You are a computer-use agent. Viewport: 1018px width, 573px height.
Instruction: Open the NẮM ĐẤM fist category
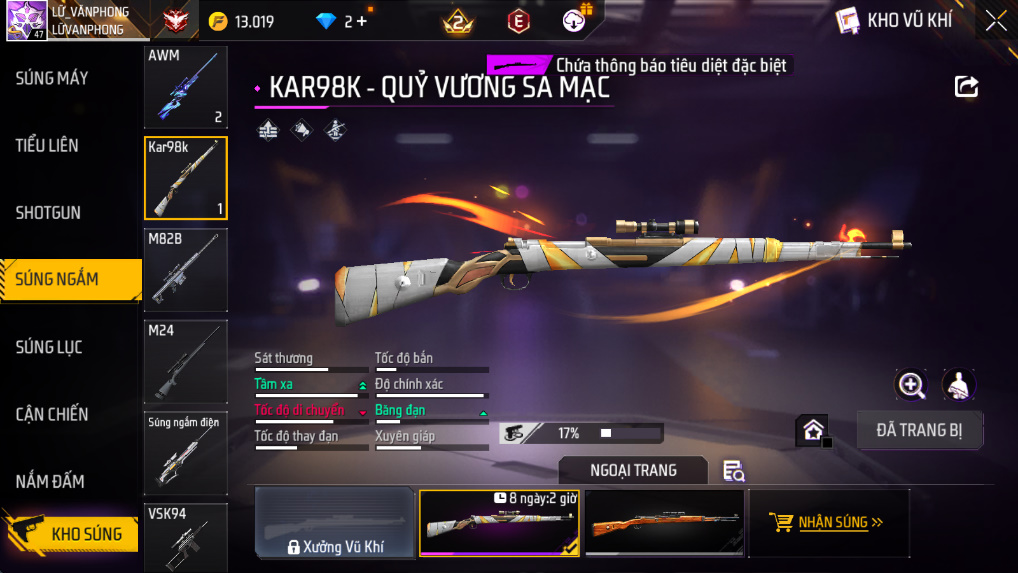pyautogui.click(x=50, y=481)
